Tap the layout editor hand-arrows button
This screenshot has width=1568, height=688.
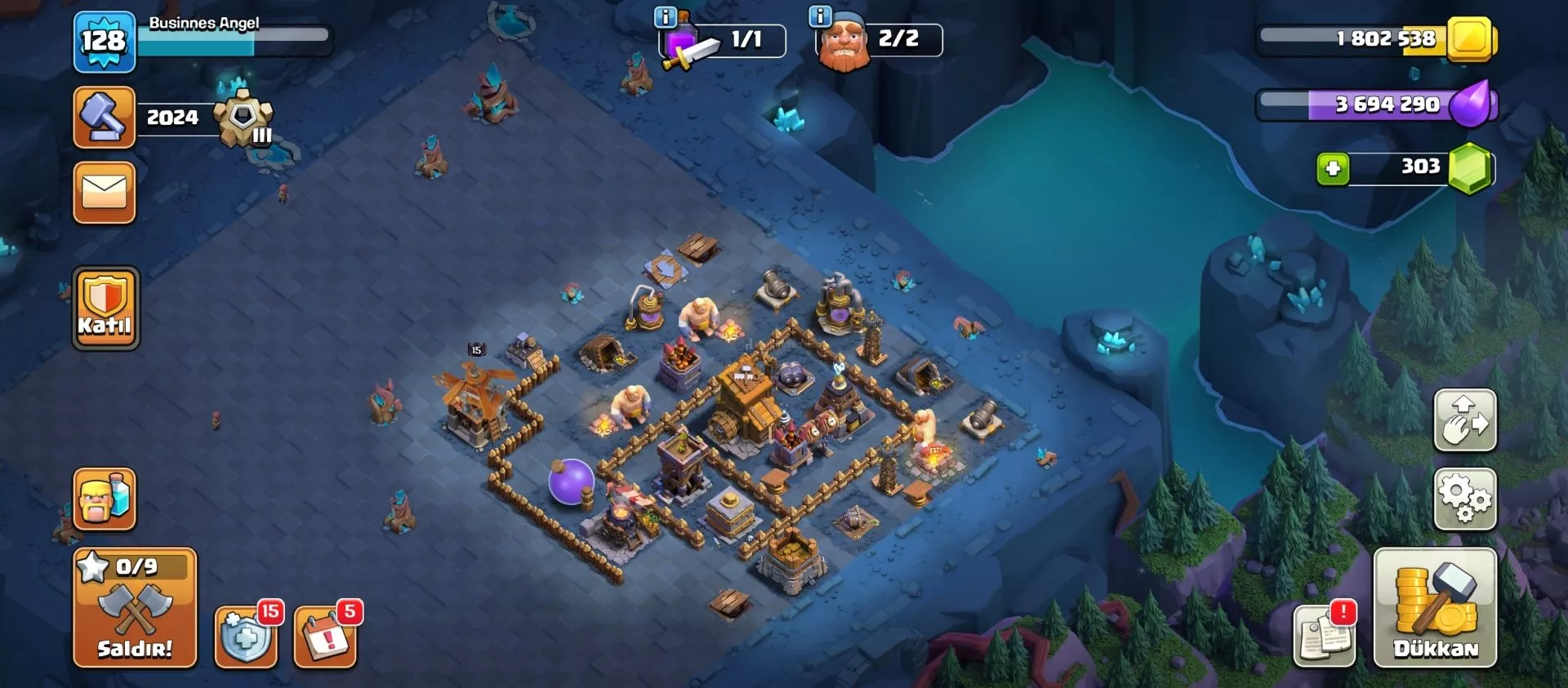click(1465, 420)
